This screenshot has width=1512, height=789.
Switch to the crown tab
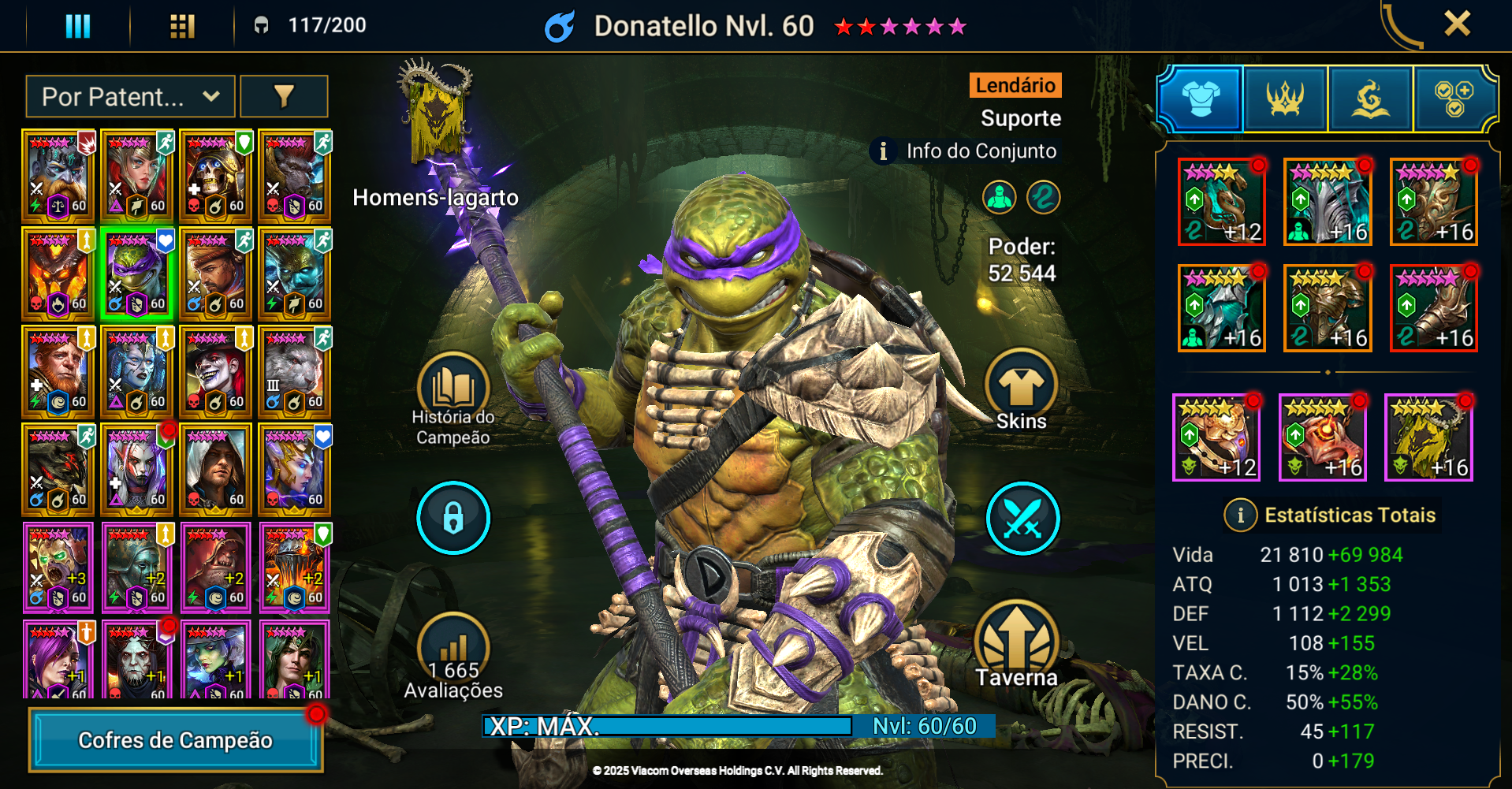coord(1285,99)
